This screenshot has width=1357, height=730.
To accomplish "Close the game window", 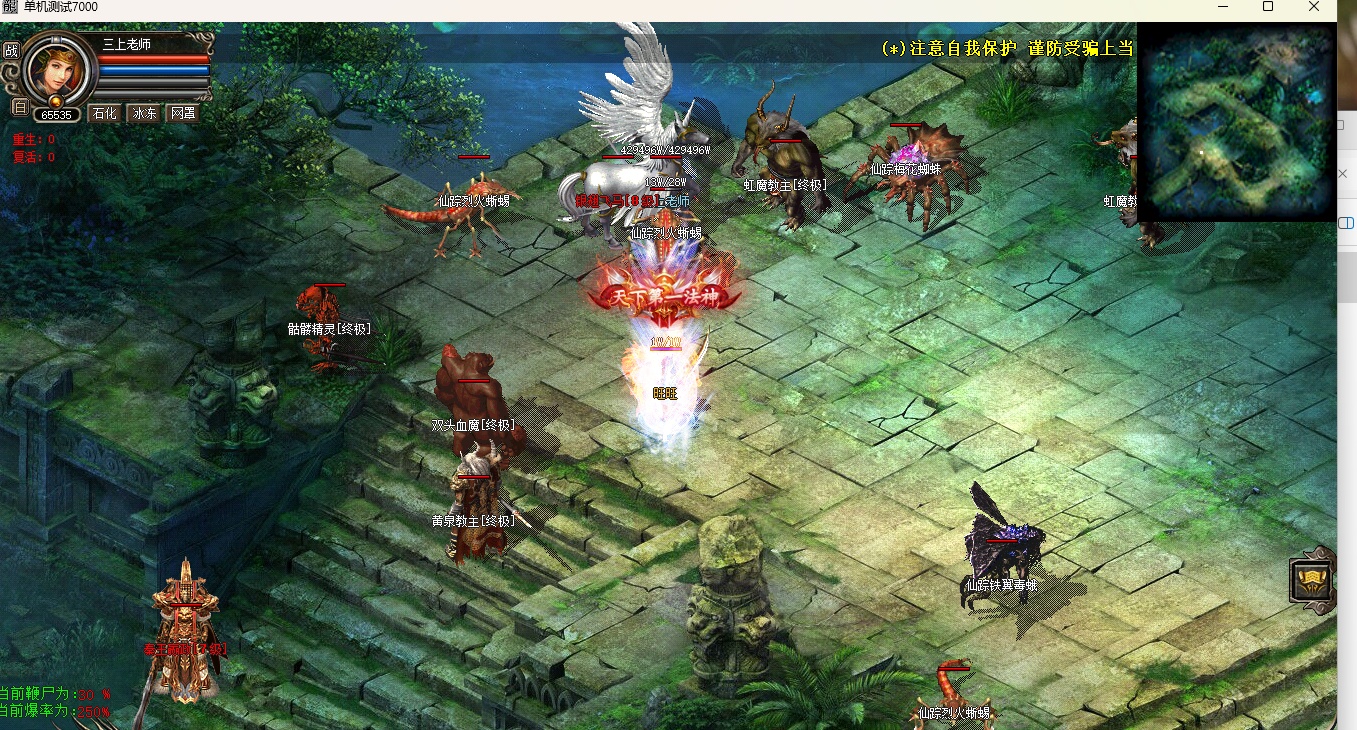I will 1314,7.
